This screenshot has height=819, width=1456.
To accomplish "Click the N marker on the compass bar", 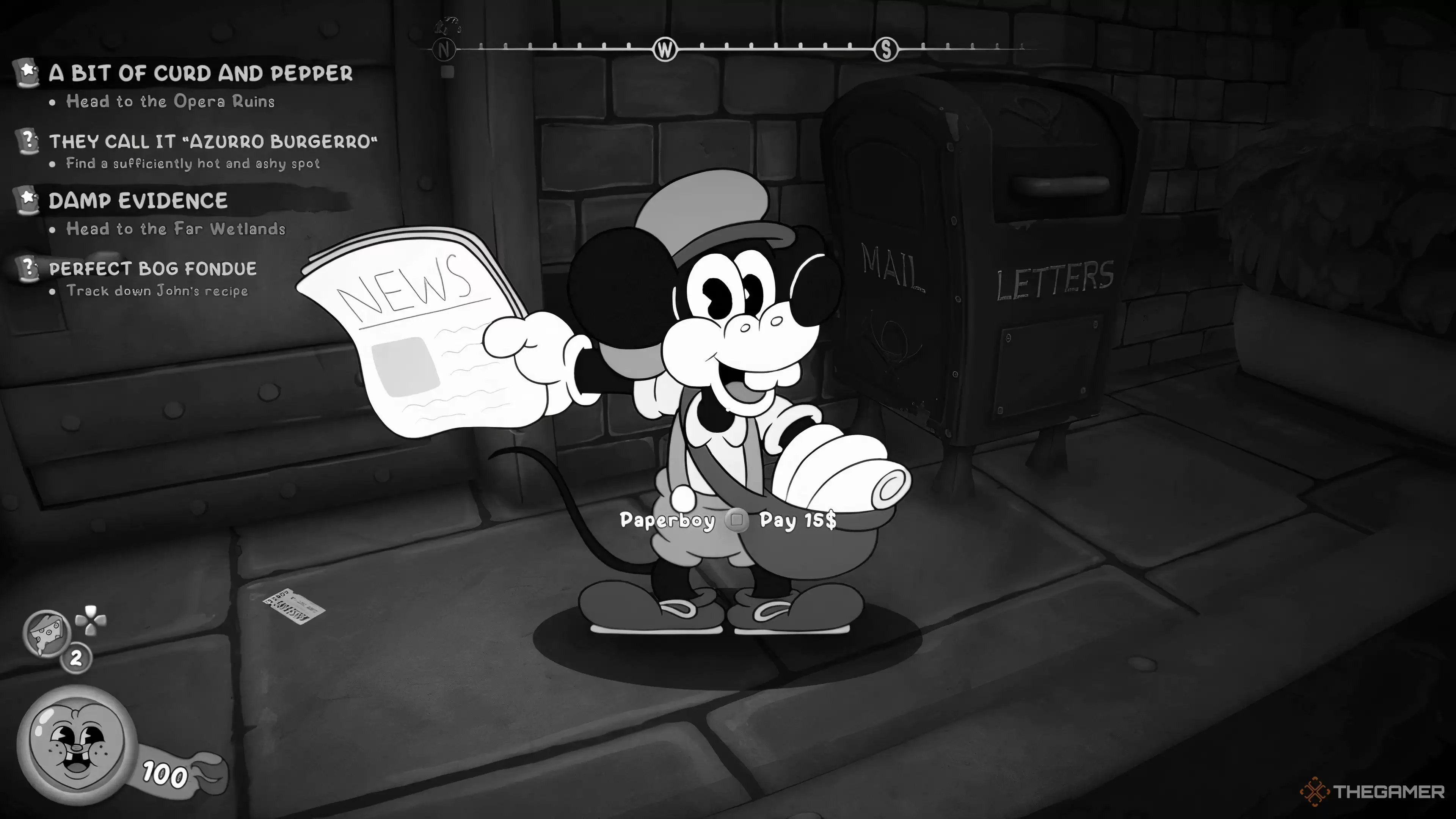I will 444,50.
